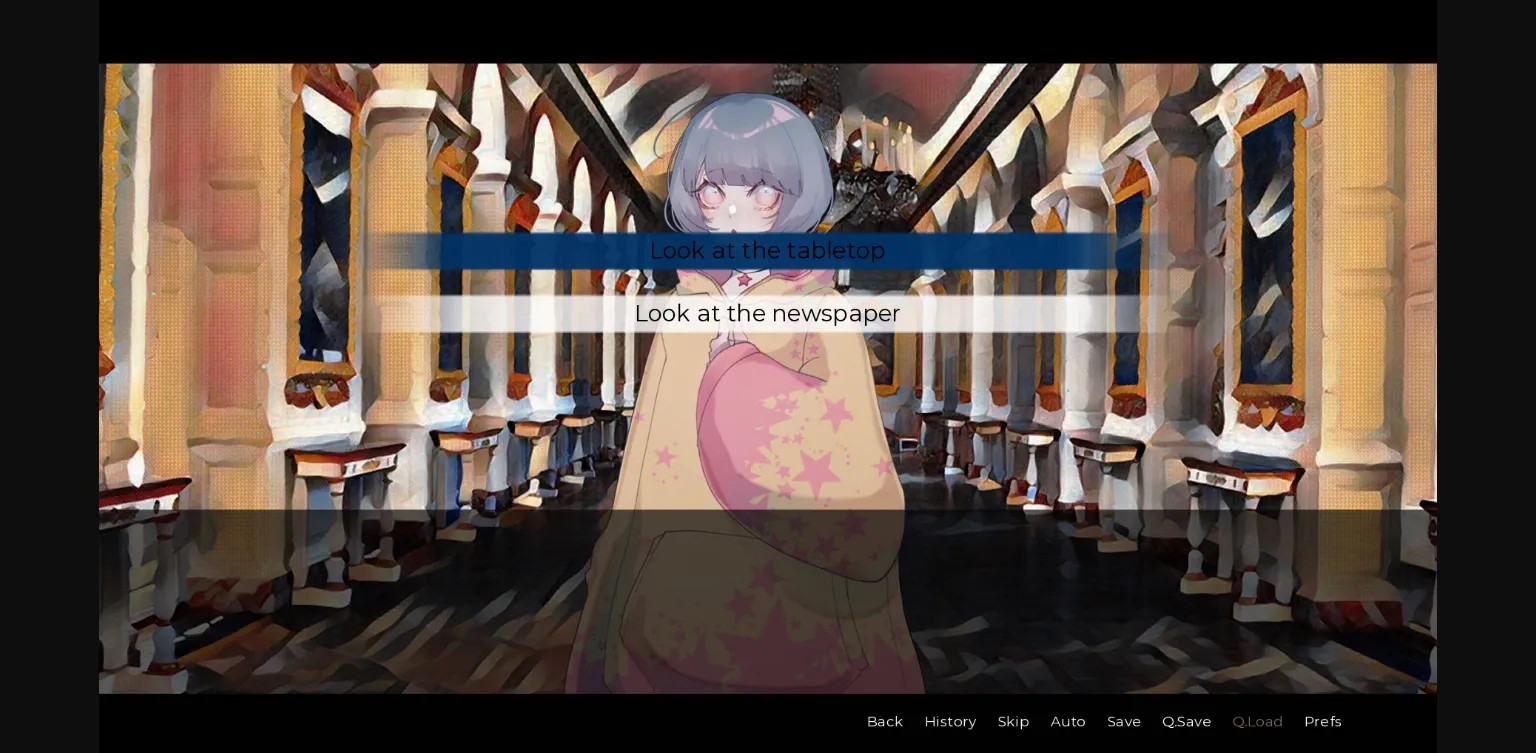Choose the "Look at the tabletop" option
The height and width of the screenshot is (753, 1536).
(x=767, y=251)
